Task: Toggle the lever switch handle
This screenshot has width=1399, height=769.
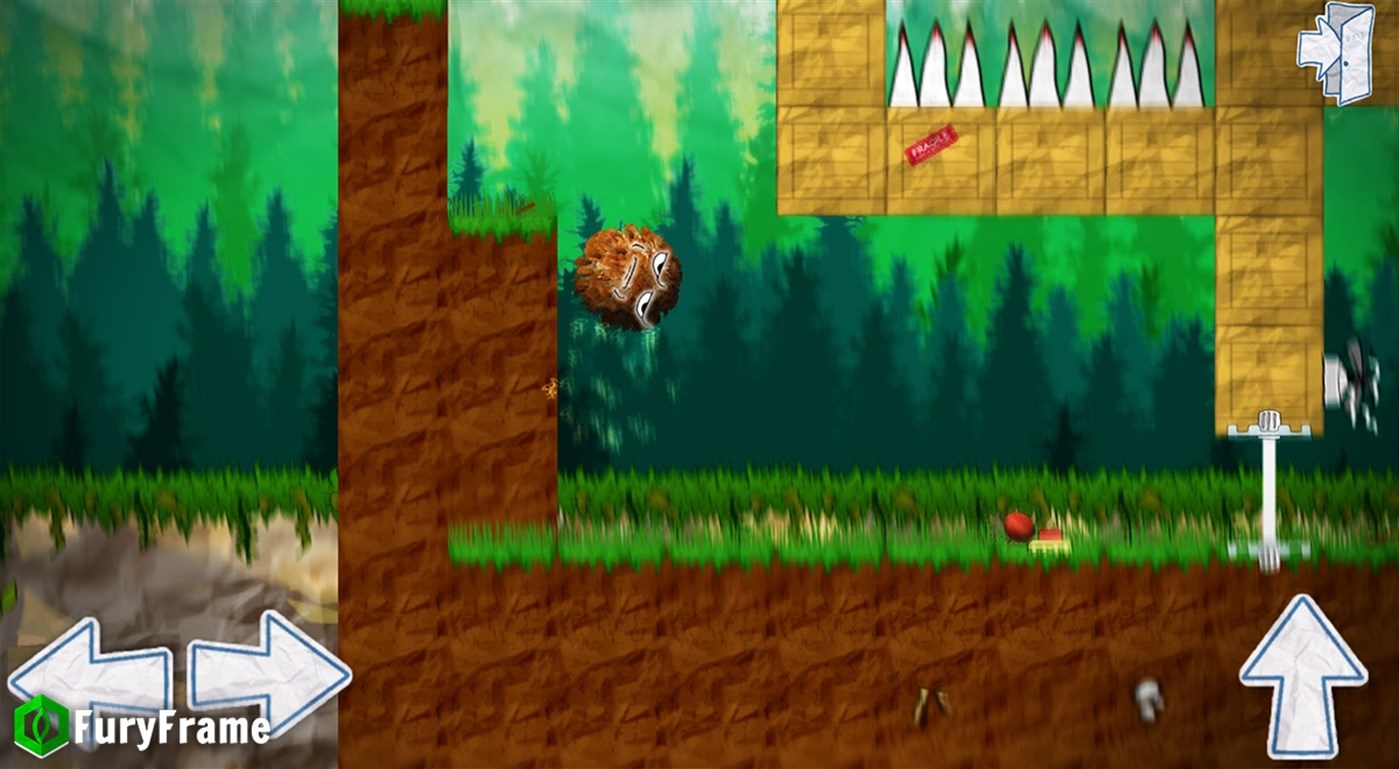Action: pos(1268,418)
